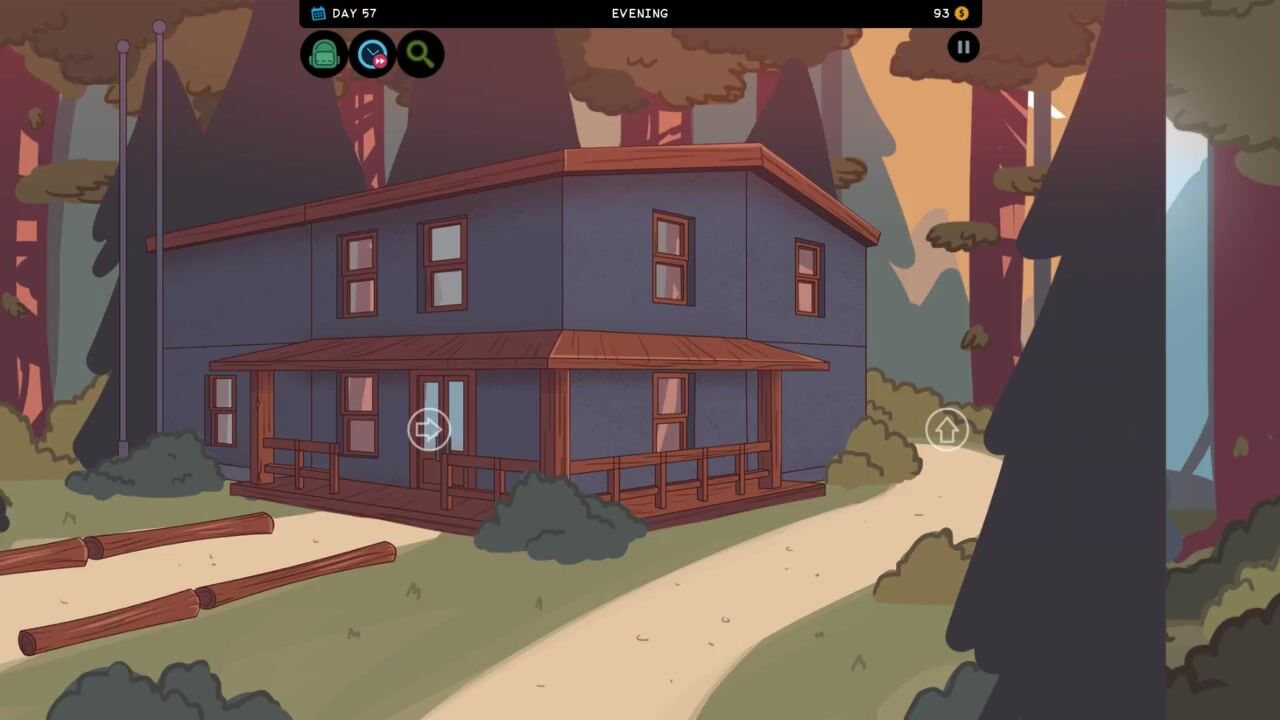Follow the path using the up arrow marker
The width and height of the screenshot is (1280, 720).
click(946, 430)
